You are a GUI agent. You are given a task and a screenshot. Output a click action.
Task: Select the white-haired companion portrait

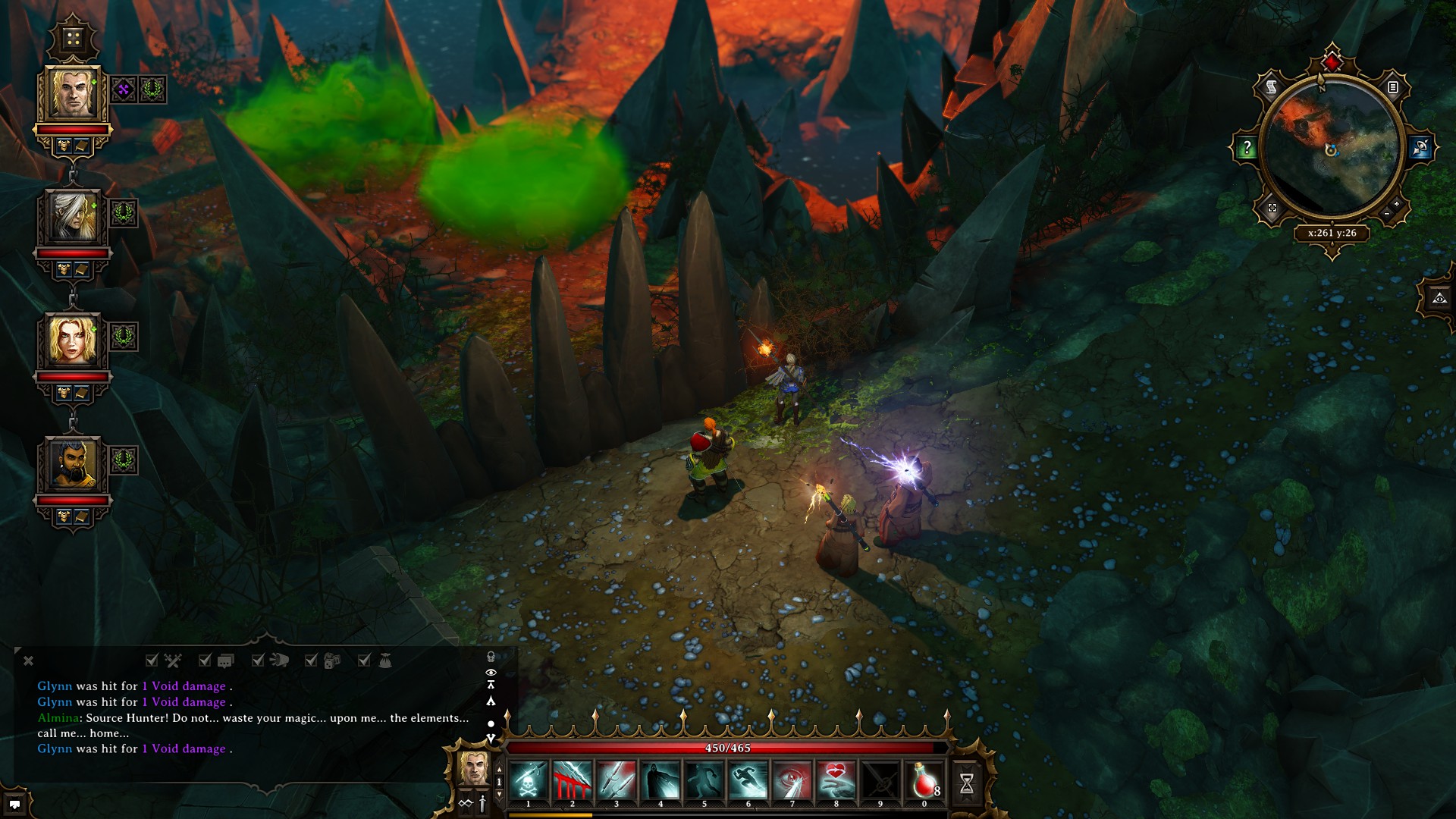[x=73, y=218]
